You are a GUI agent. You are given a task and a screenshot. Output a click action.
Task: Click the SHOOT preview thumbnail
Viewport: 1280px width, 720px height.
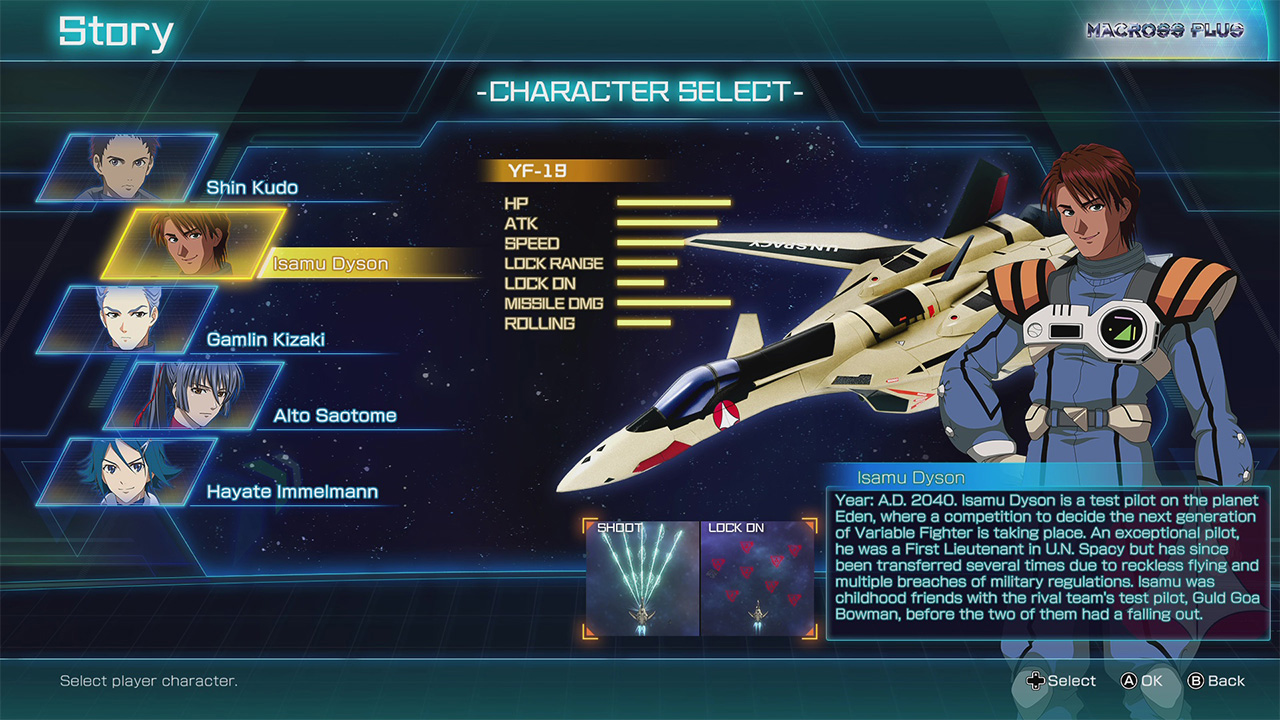[x=642, y=578]
